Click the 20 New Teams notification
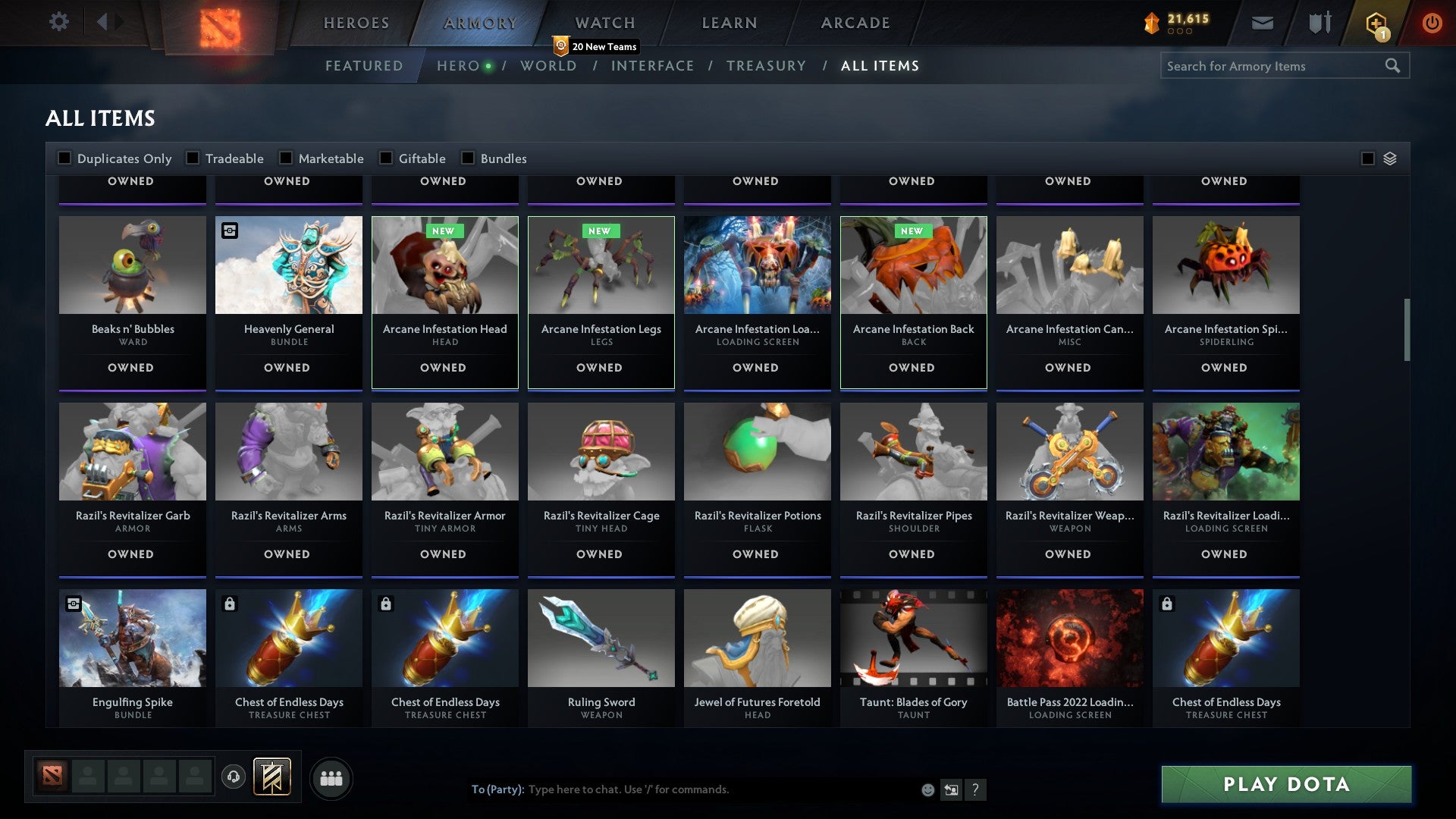 point(596,46)
